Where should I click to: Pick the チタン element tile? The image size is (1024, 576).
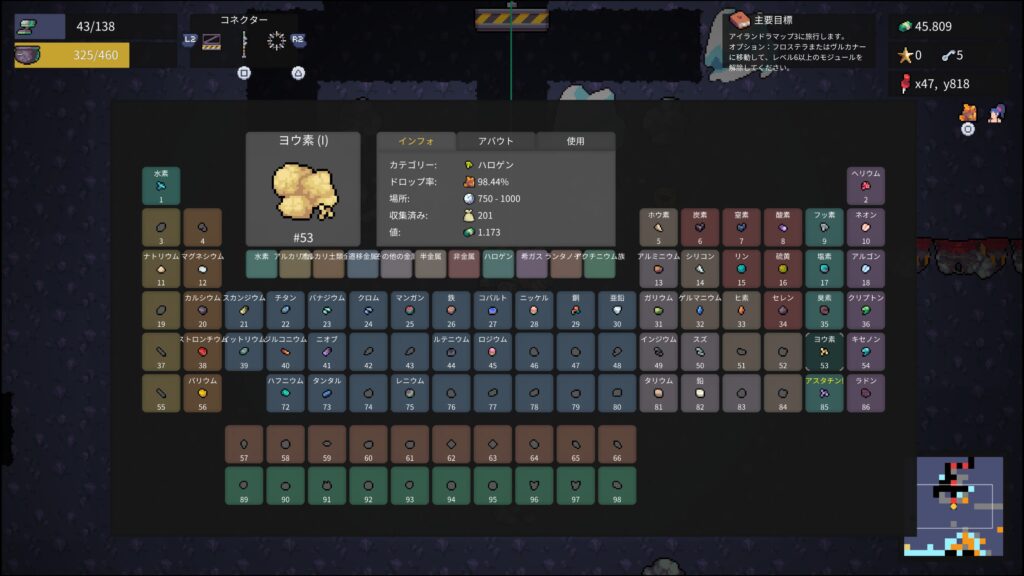(x=285, y=310)
